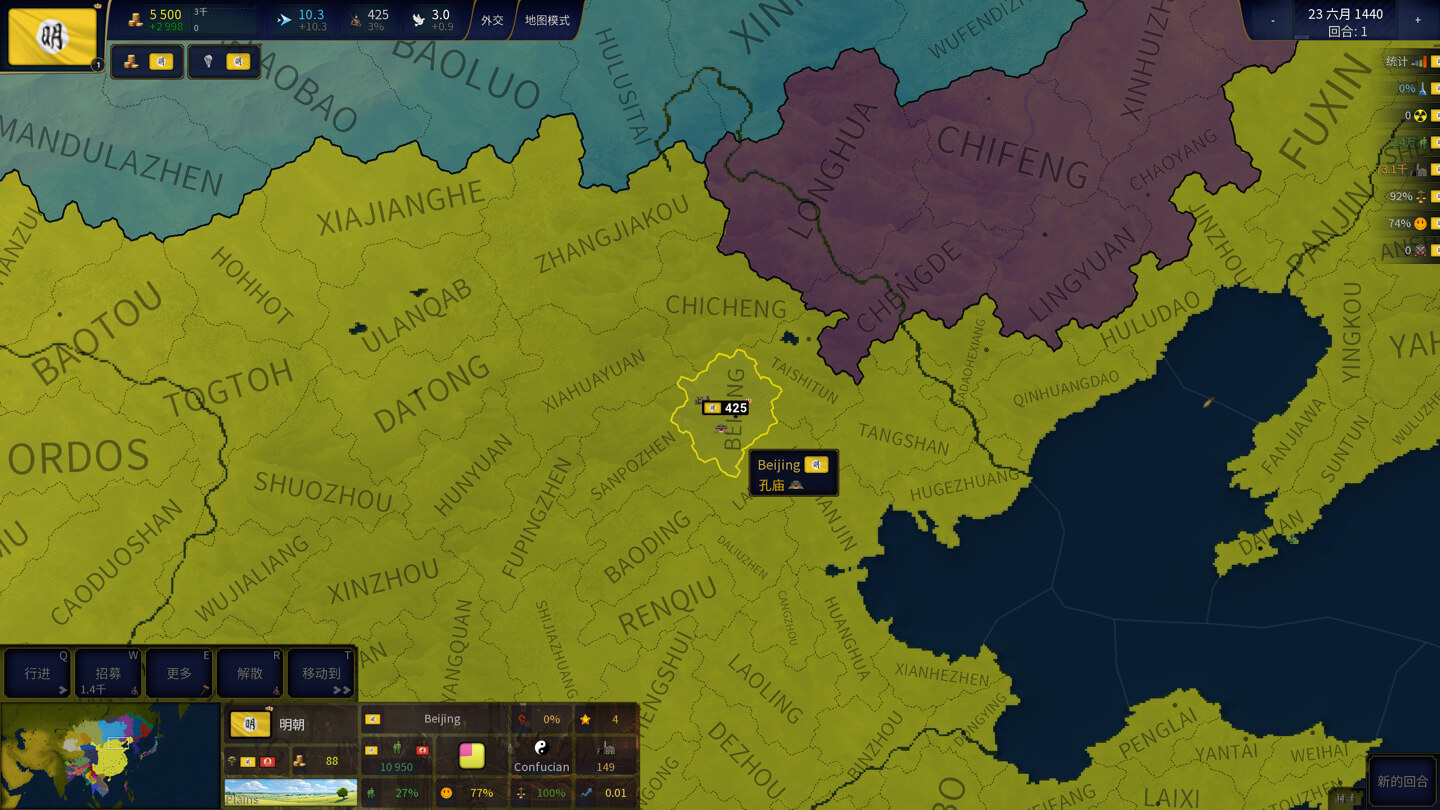
Task: Click the dove diplomacy points icon
Action: click(x=418, y=17)
